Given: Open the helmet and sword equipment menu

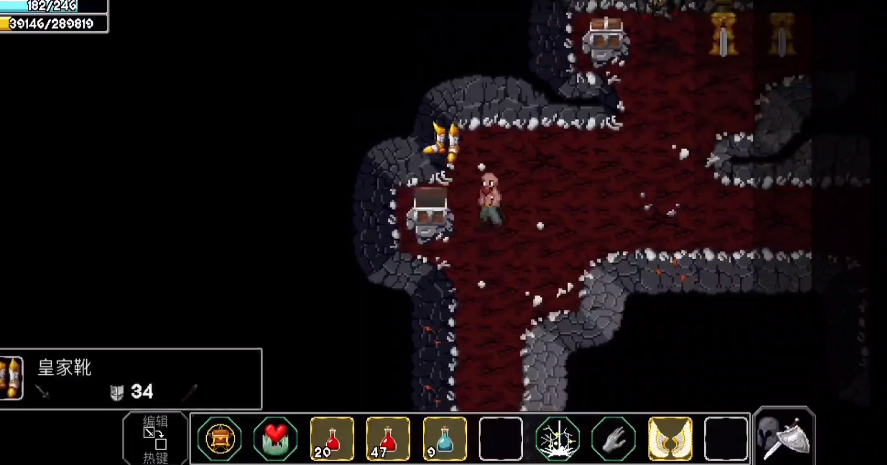Looking at the screenshot, I should [784, 436].
